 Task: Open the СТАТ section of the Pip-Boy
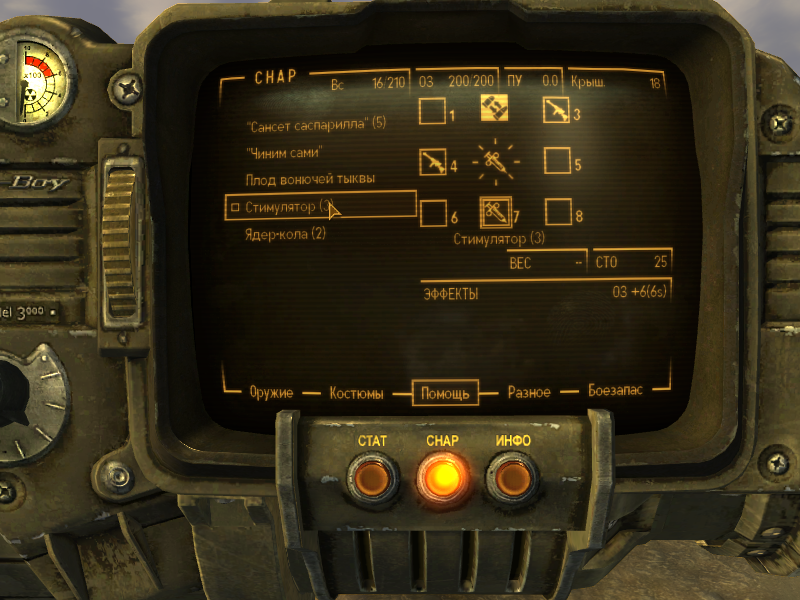click(372, 479)
